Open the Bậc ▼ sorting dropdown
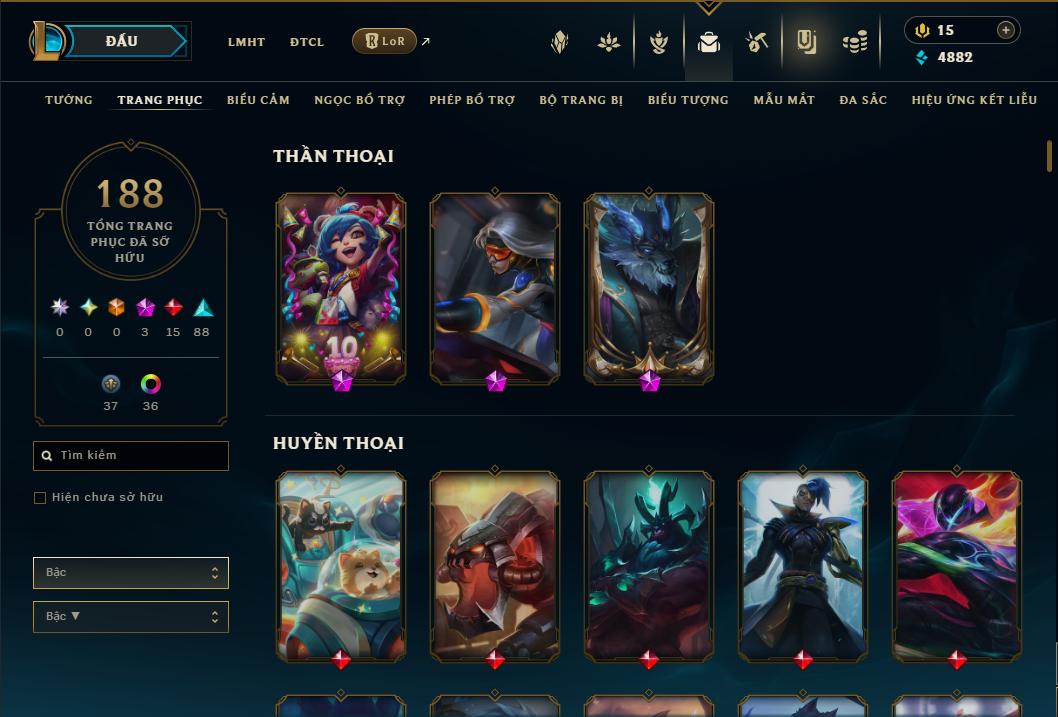Viewport: 1058px width, 717px height. point(131,617)
